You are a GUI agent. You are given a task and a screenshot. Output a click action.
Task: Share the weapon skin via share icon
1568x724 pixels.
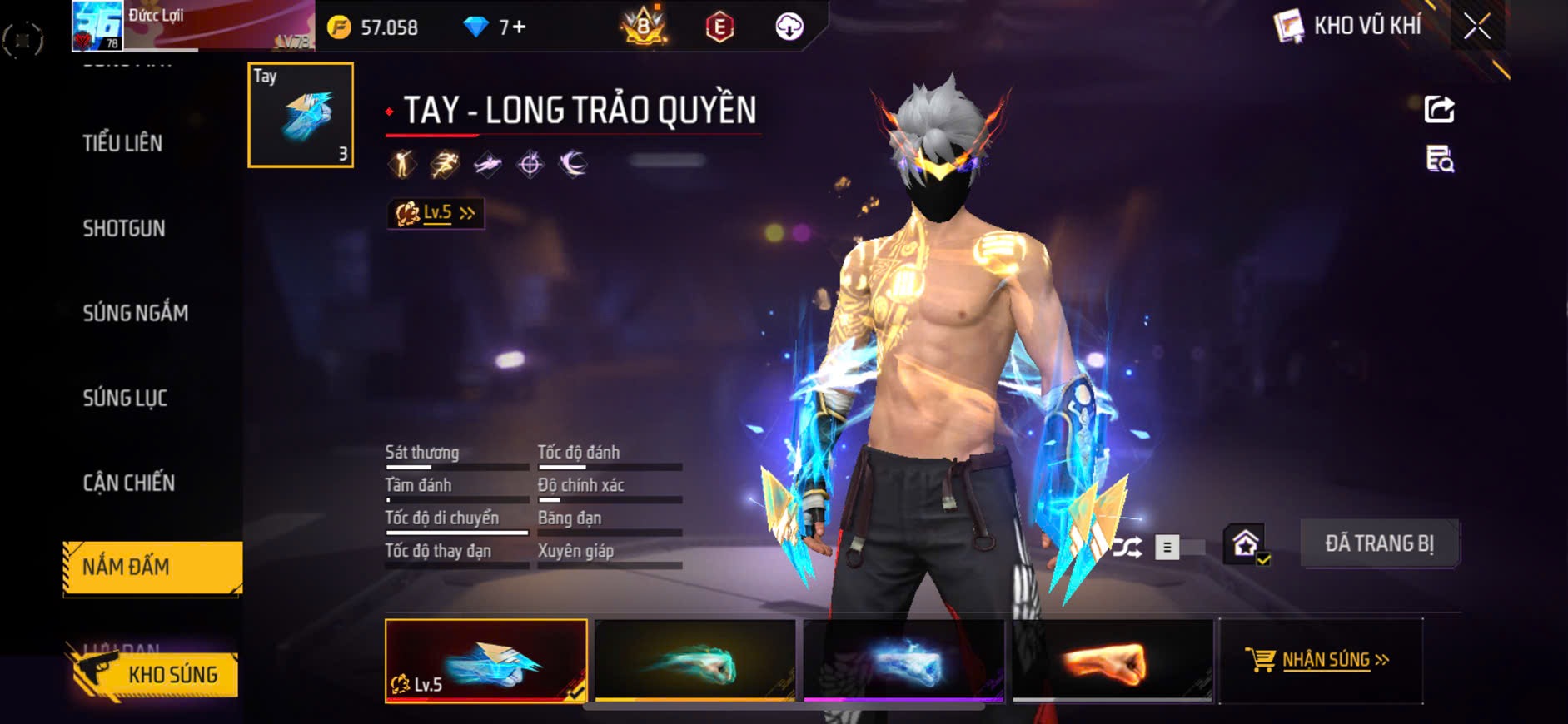pyautogui.click(x=1439, y=109)
